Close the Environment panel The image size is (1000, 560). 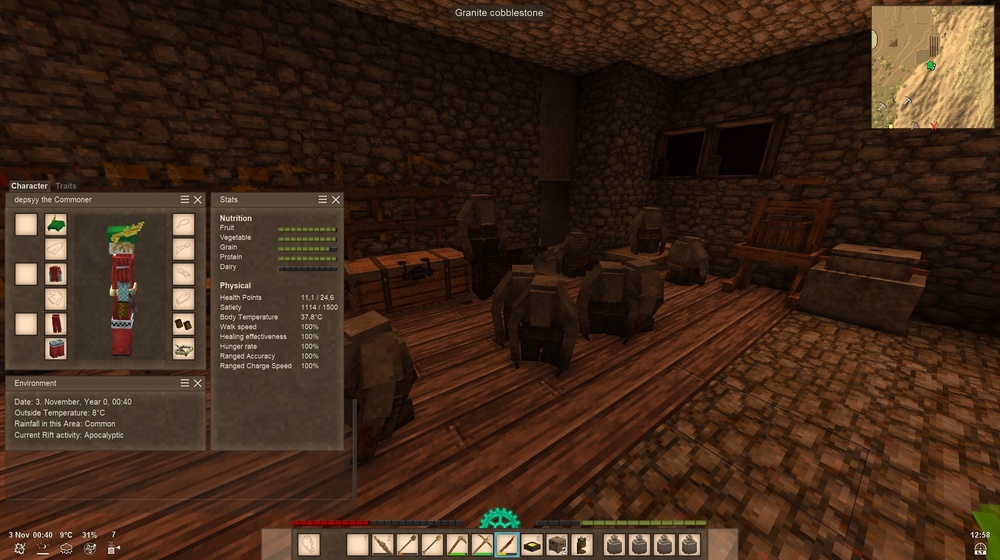[198, 383]
